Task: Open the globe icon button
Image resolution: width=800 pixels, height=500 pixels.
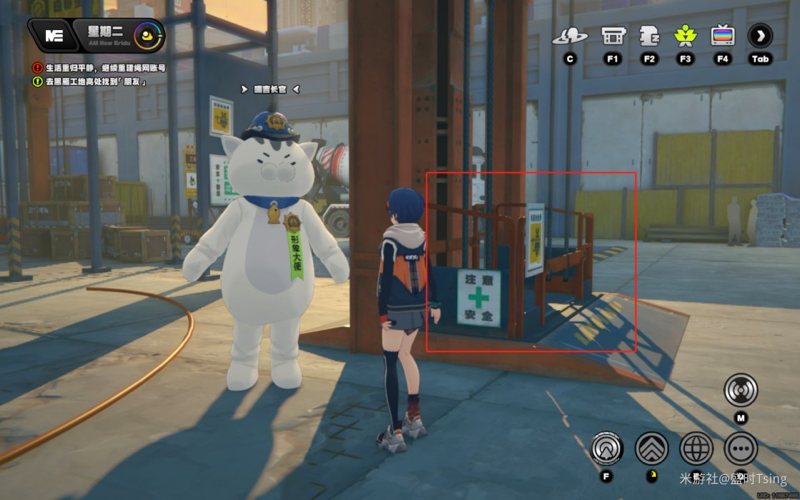Action: pyautogui.click(x=696, y=448)
